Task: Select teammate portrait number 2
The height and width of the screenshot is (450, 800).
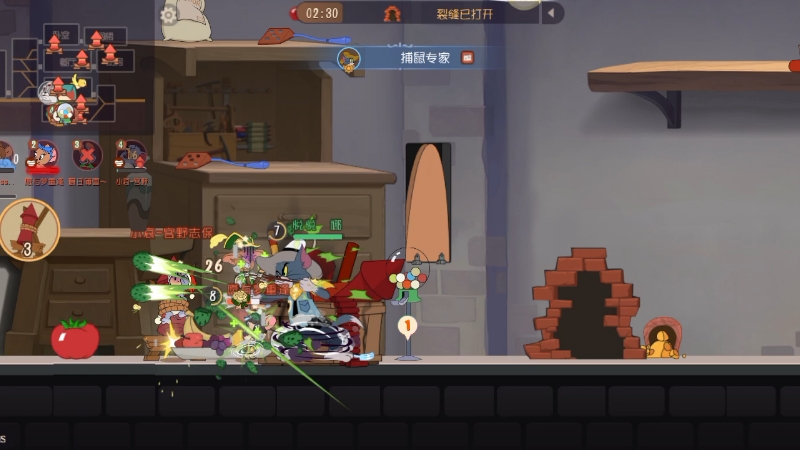Action: [42, 155]
